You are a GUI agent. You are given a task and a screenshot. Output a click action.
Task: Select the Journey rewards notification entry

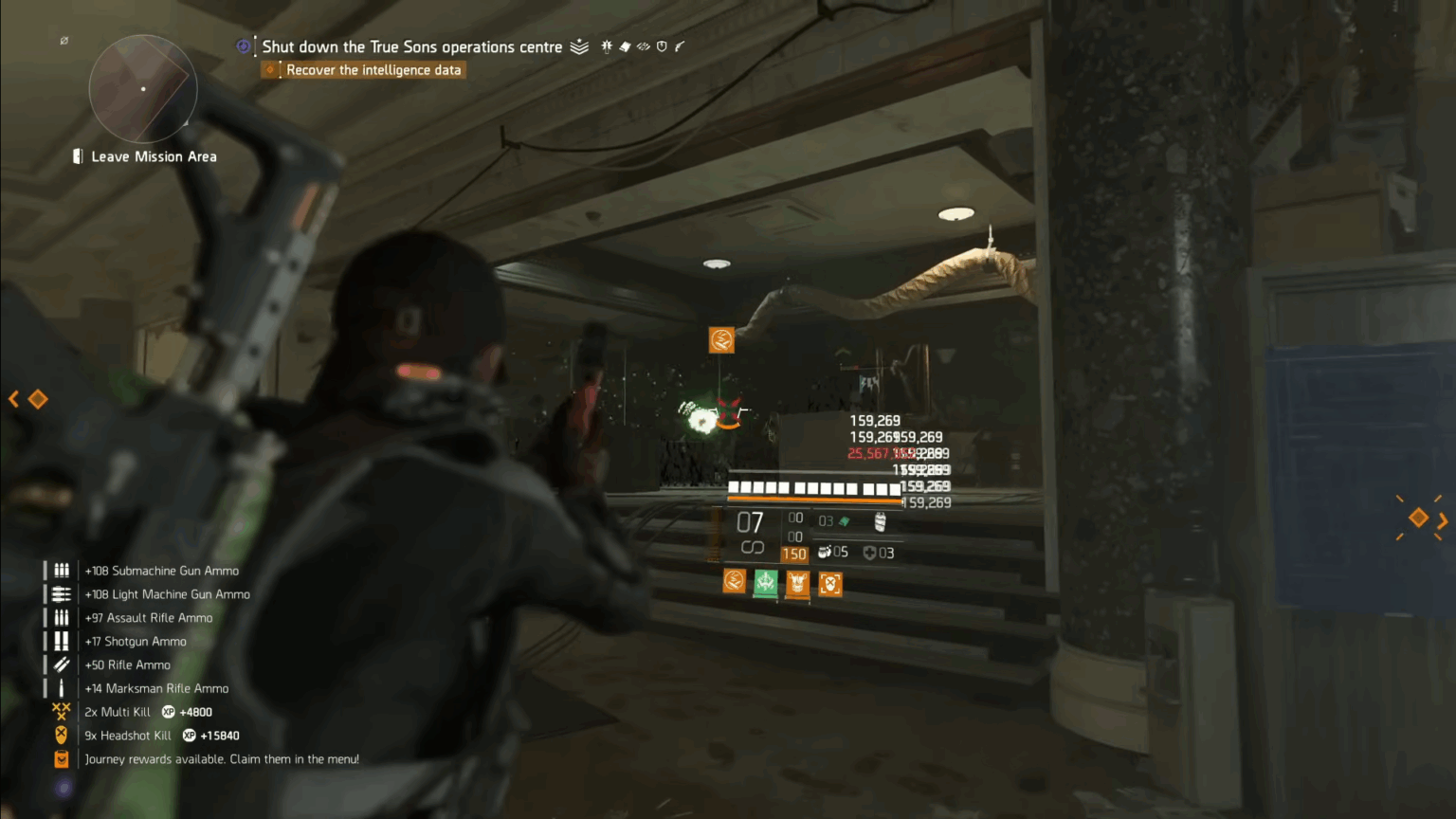coord(222,758)
